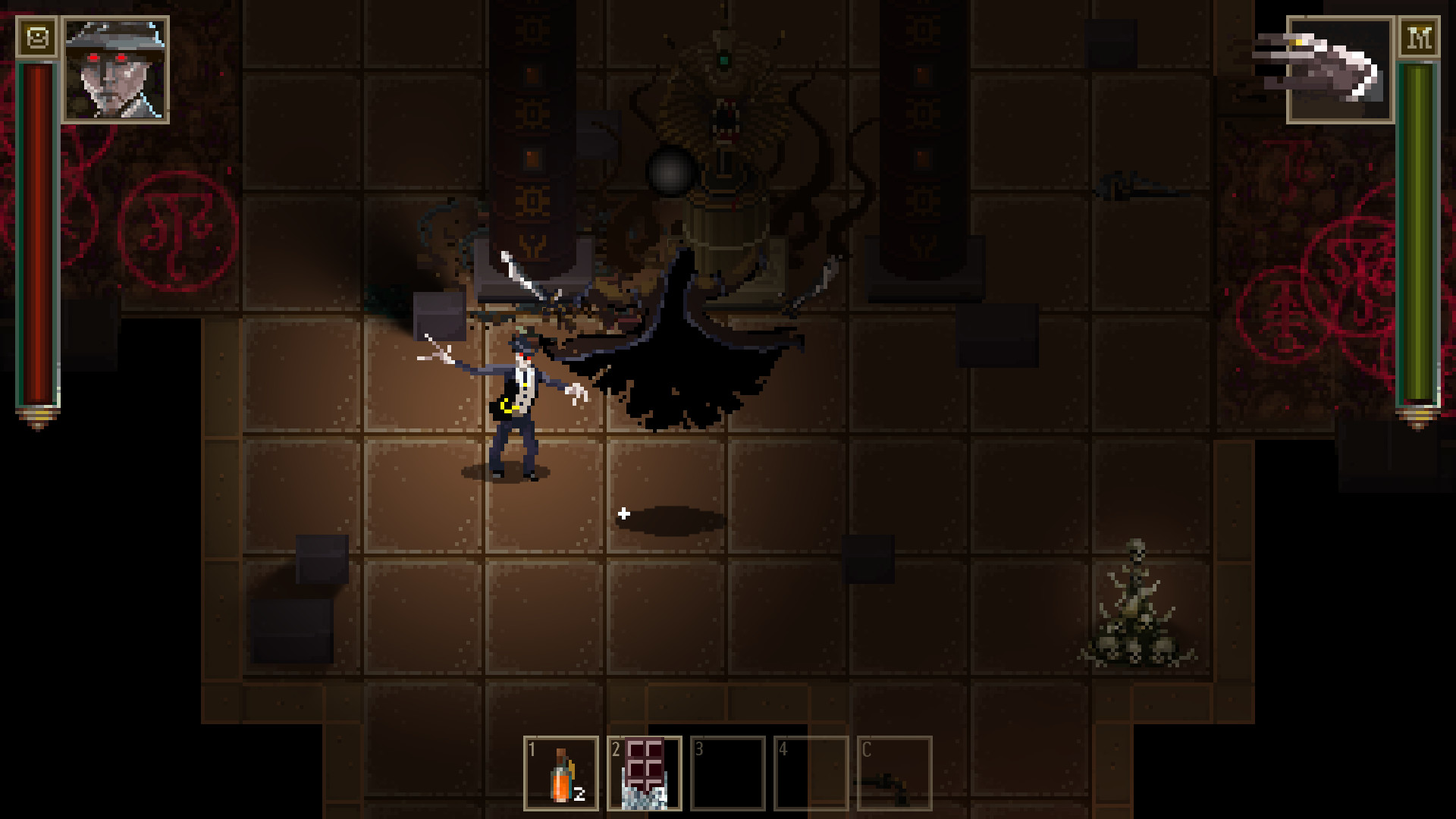Click the gray orb beside the golden sarcophagus
Image resolution: width=1456 pixels, height=819 pixels.
673,173
